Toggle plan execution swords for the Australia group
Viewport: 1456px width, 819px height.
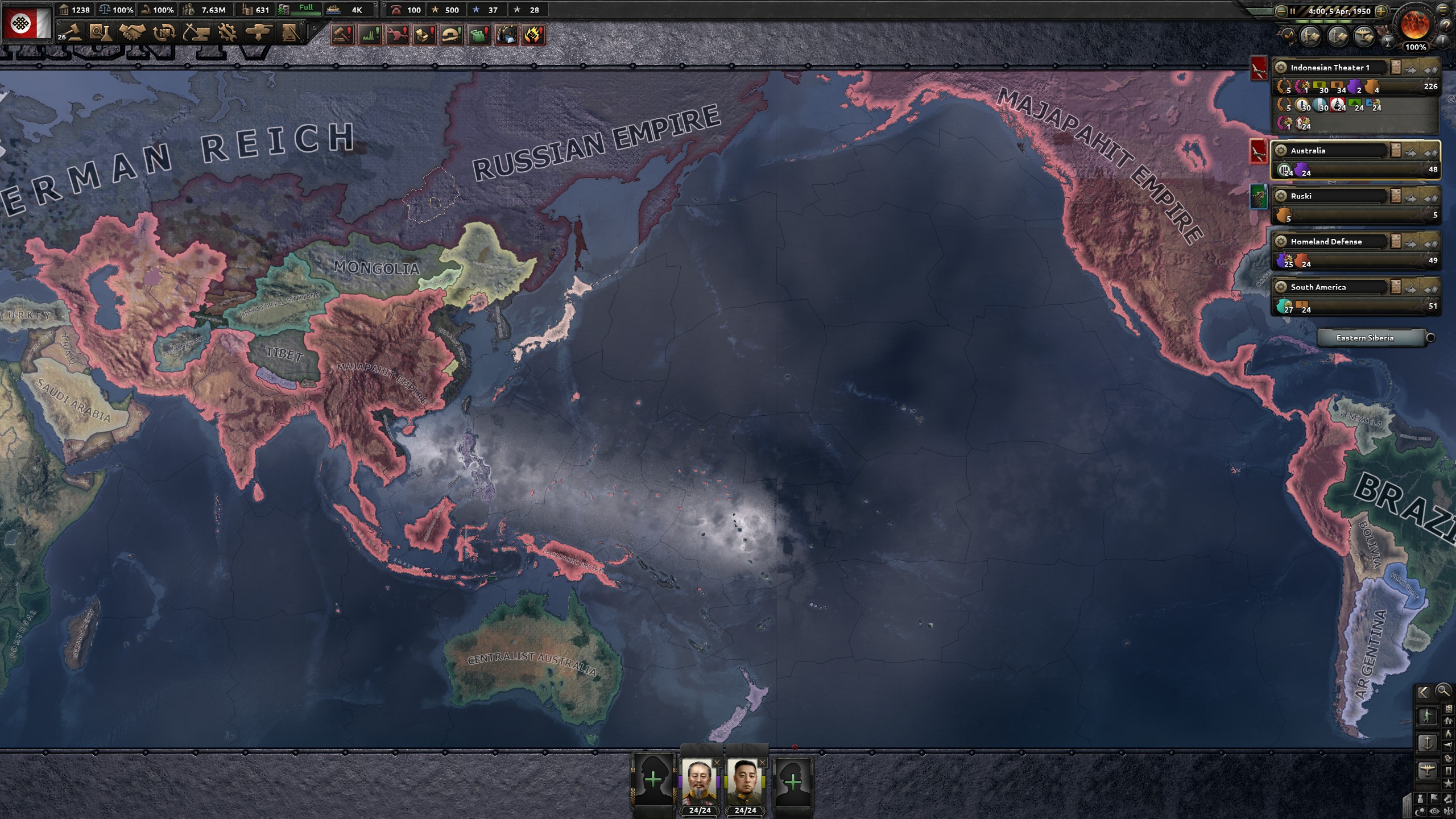1410,151
